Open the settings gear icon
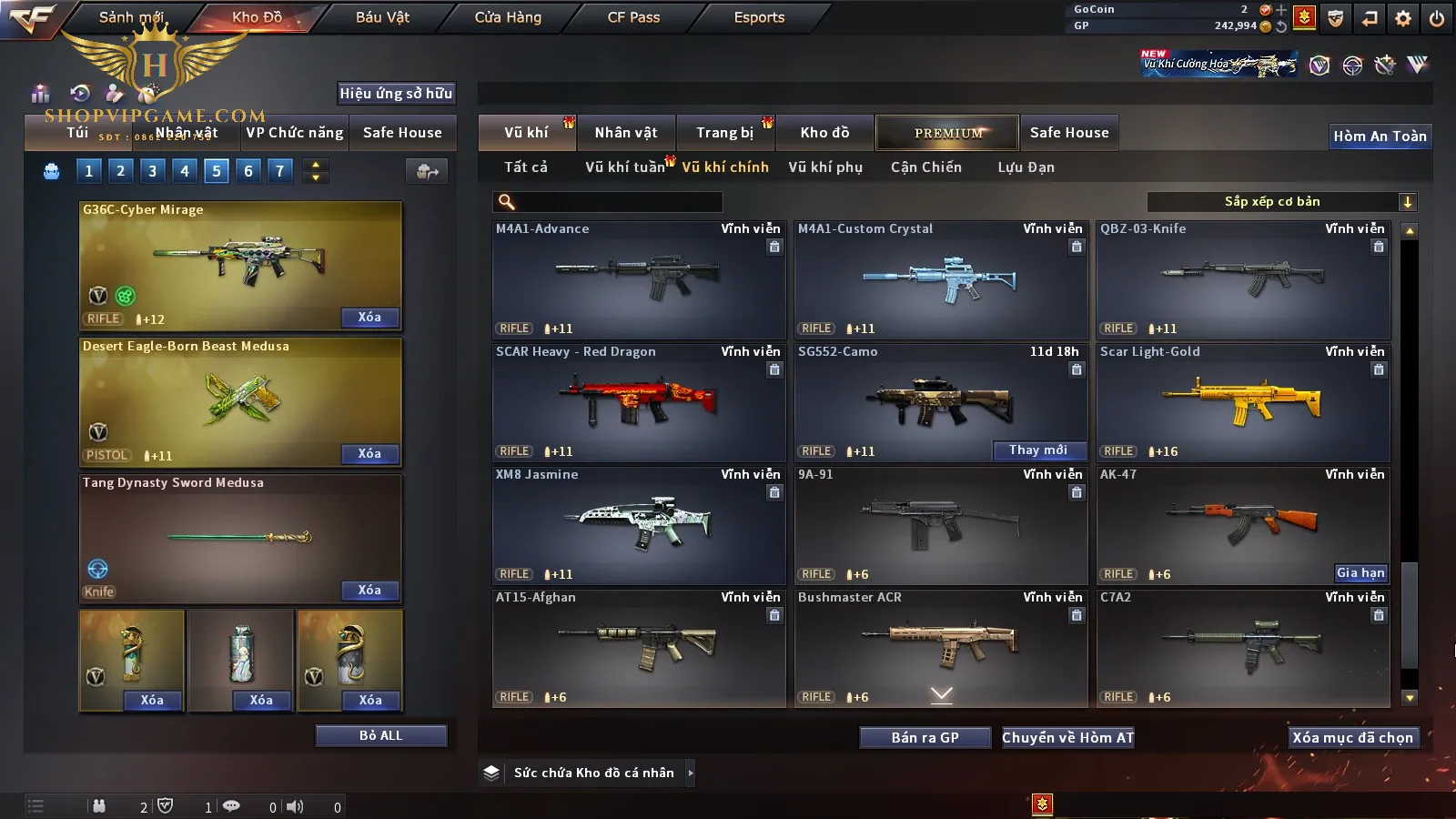The width and height of the screenshot is (1456, 819). (x=1403, y=18)
